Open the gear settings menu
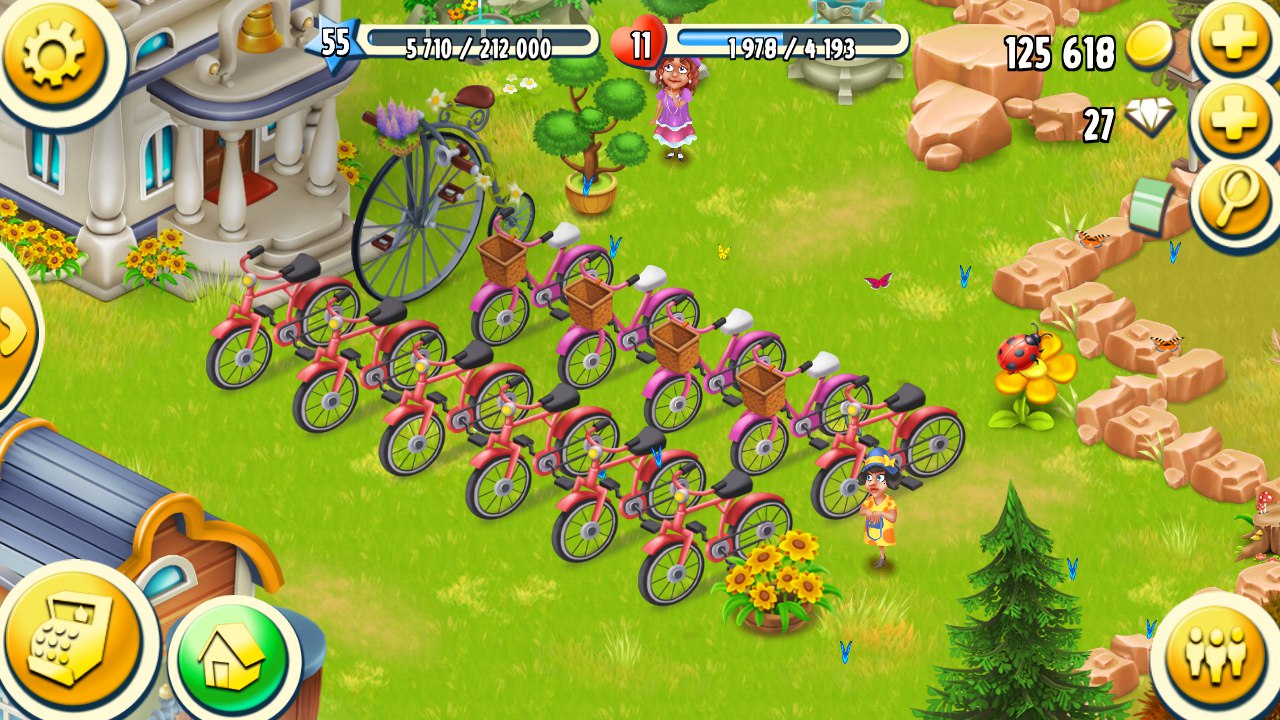 (x=54, y=54)
